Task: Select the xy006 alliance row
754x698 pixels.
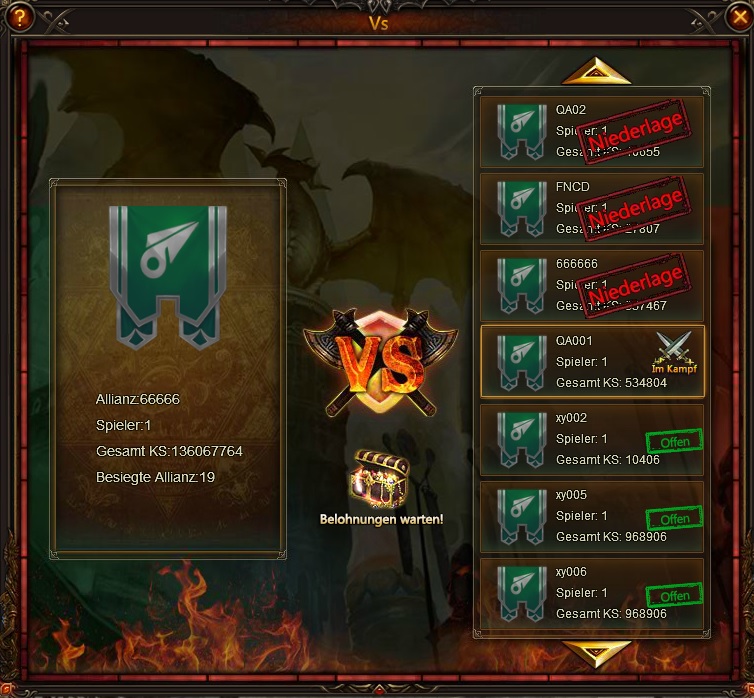Action: click(592, 593)
